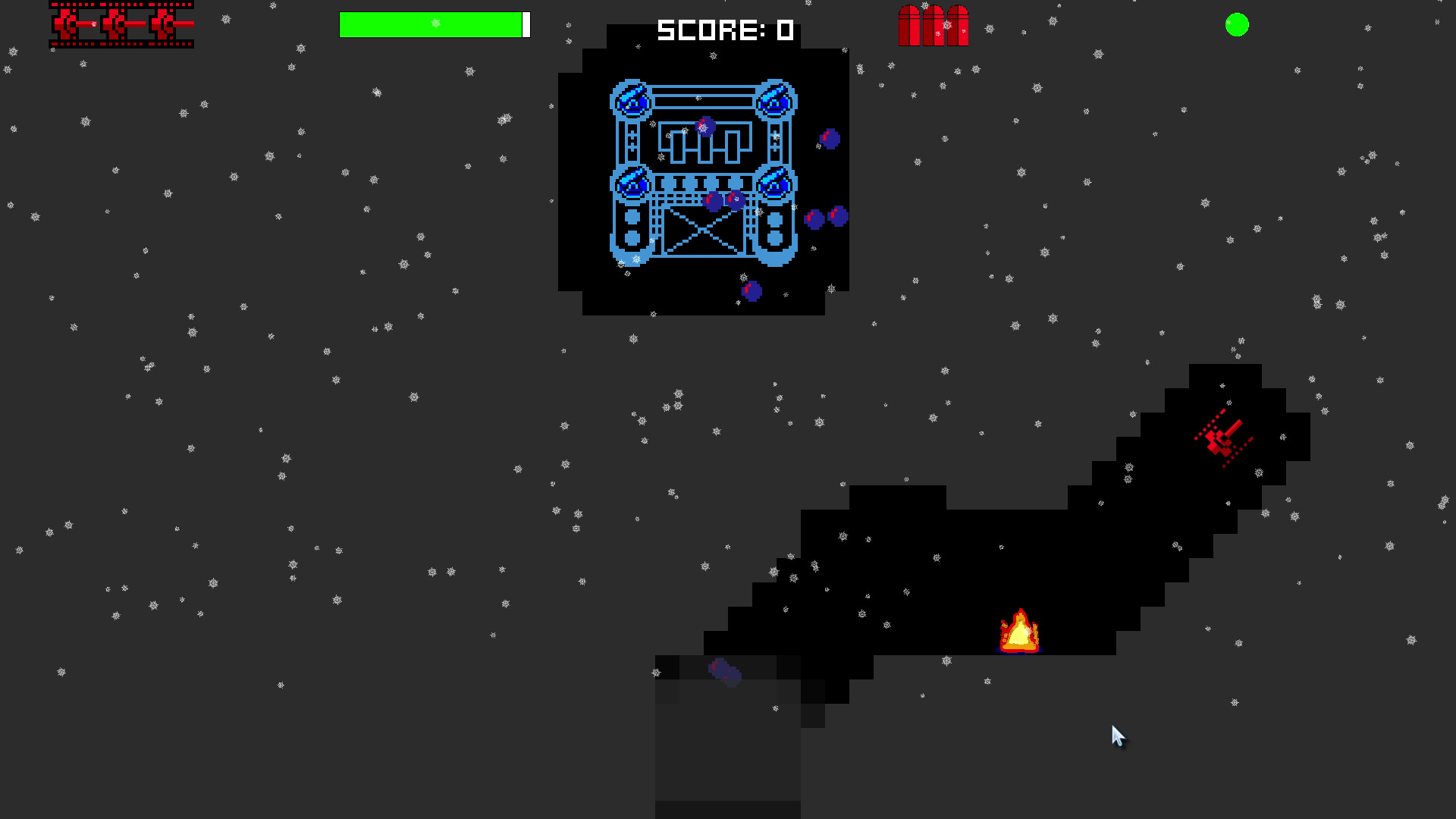Select the middle red ammo canister

coord(933,25)
